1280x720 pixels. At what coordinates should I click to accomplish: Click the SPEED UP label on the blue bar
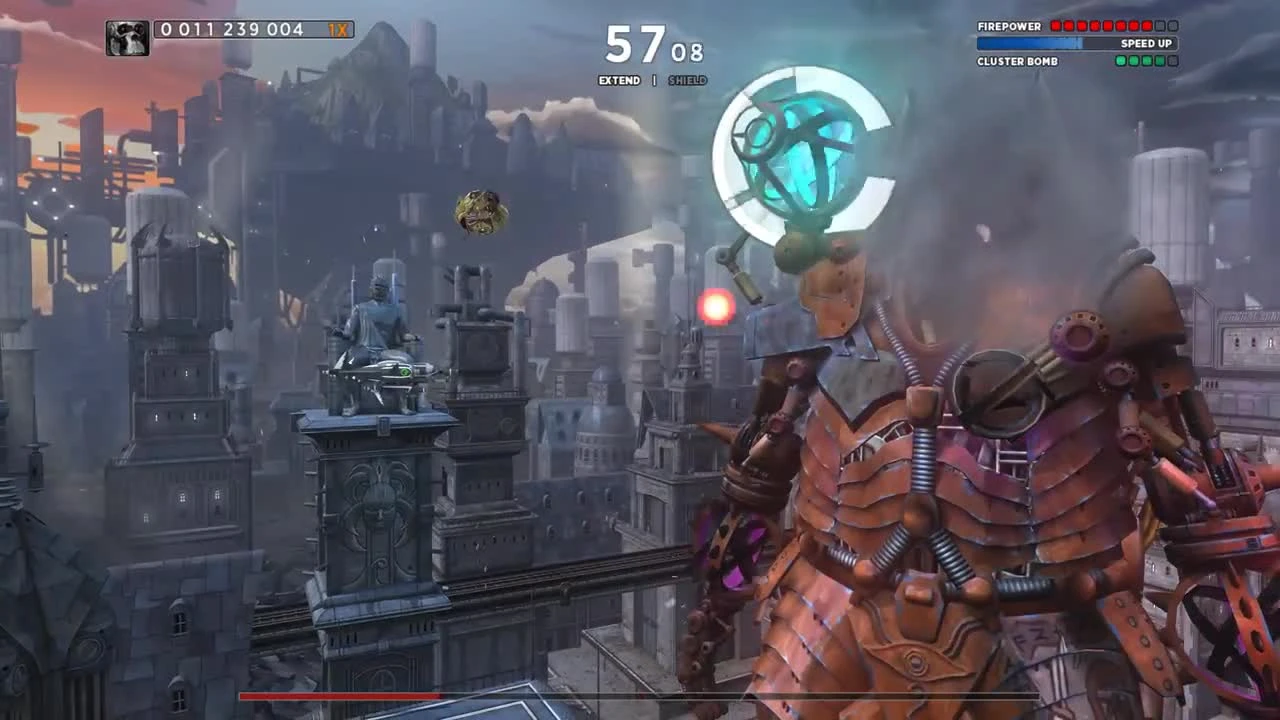click(x=1146, y=43)
